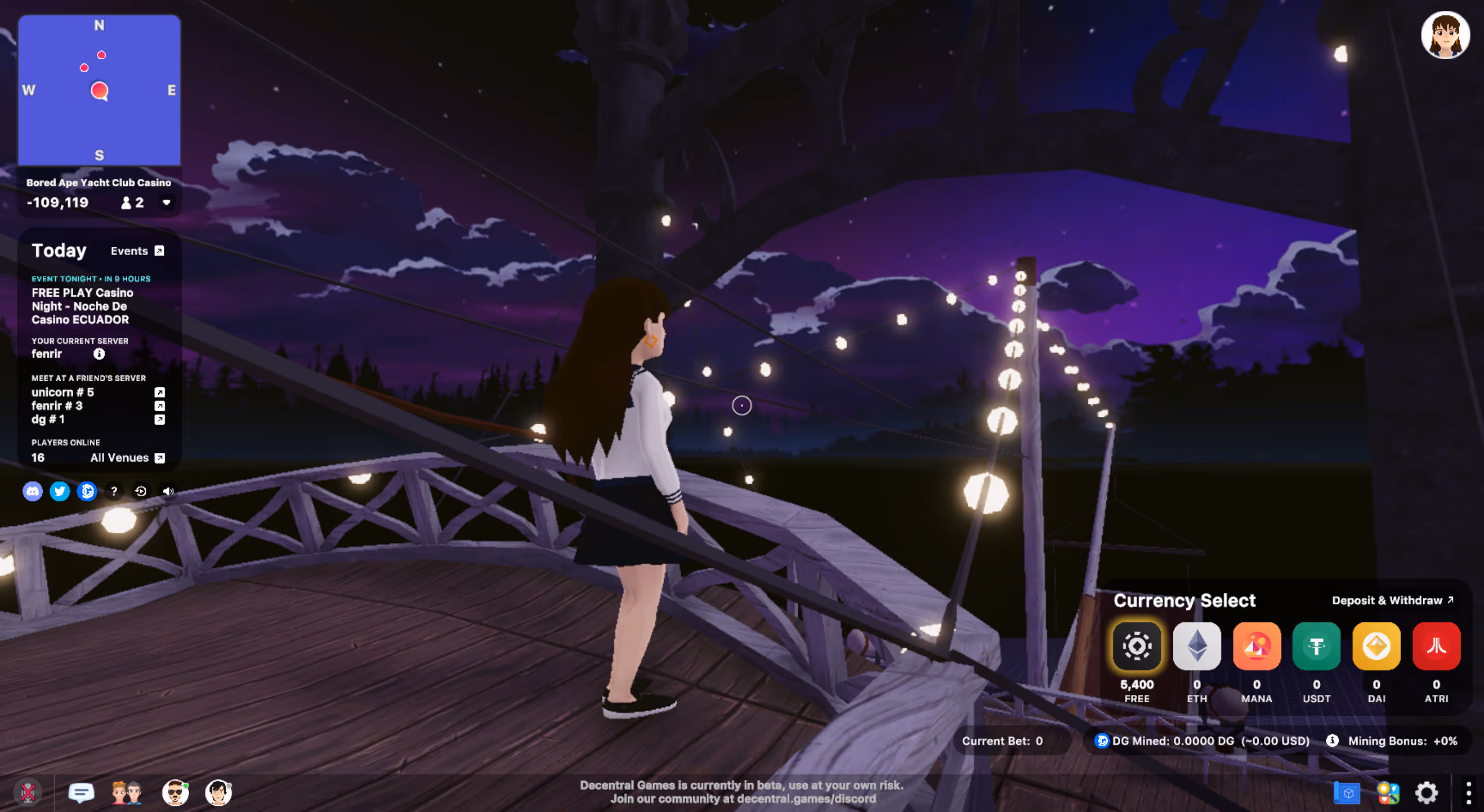
Task: Choose the DAI currency icon
Action: coord(1376,646)
